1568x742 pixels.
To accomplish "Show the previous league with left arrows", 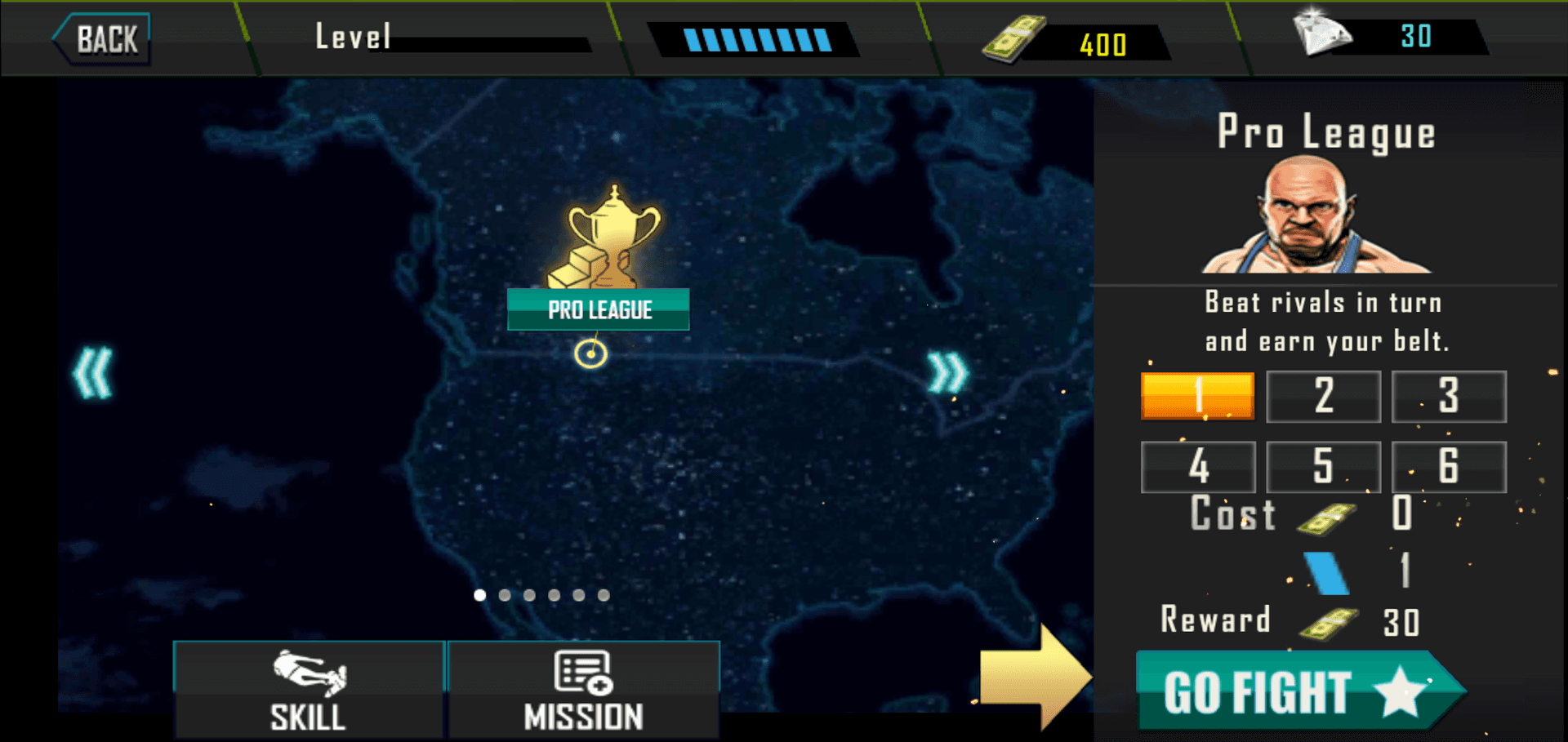I will [x=93, y=374].
